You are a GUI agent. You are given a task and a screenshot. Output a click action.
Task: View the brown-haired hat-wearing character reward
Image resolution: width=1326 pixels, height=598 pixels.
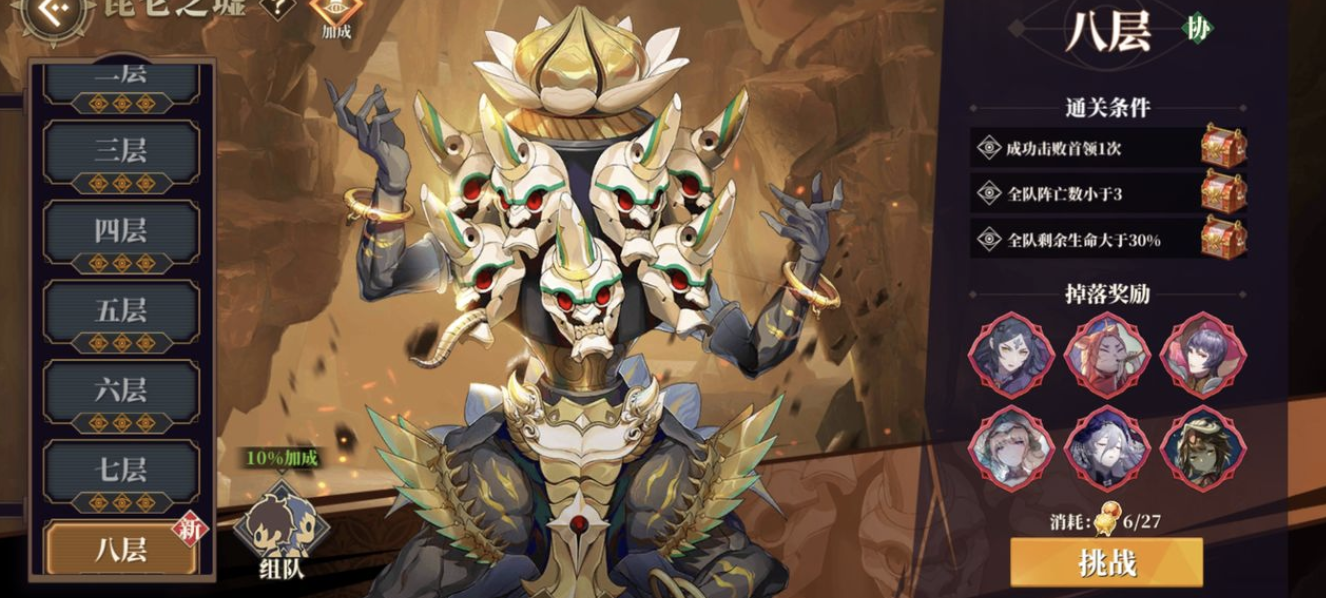click(1202, 449)
